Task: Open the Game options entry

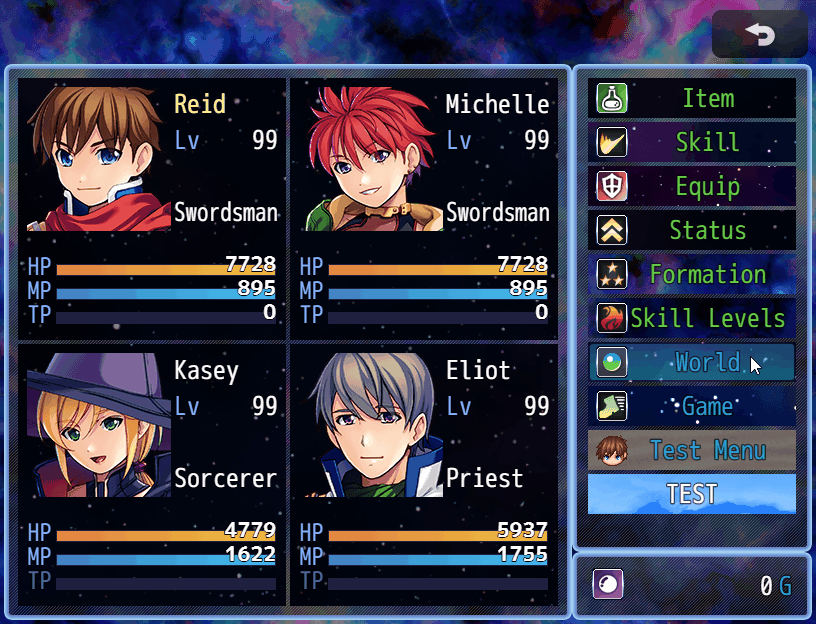Action: tap(692, 407)
